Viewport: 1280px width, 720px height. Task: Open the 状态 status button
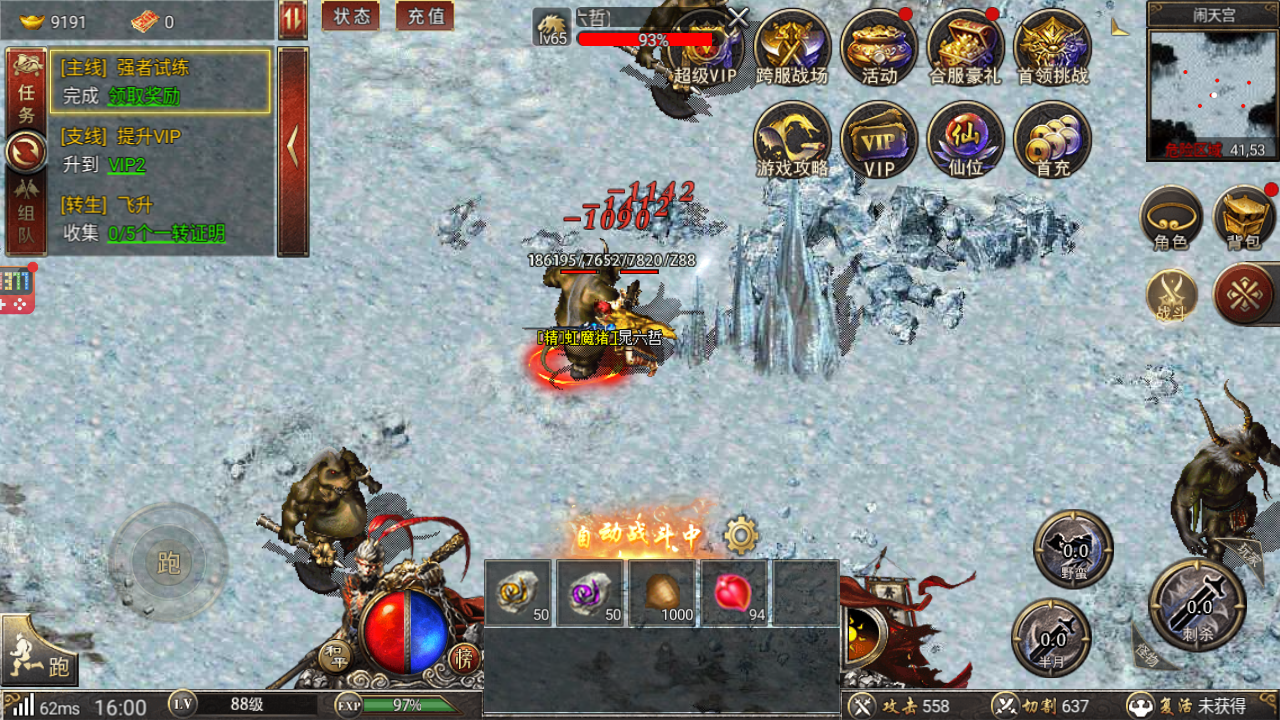point(351,16)
